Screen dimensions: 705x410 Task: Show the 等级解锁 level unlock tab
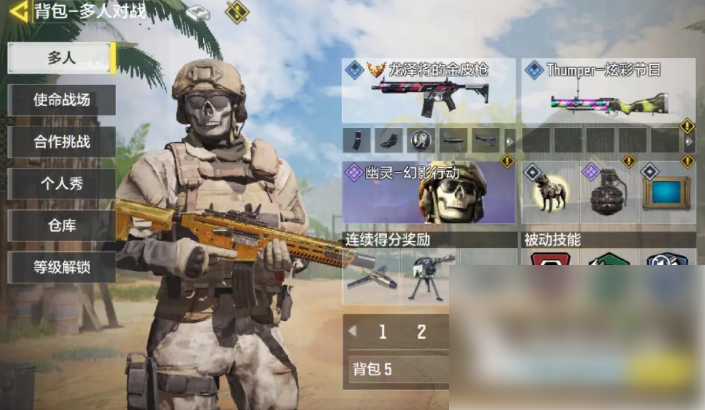[x=62, y=268]
